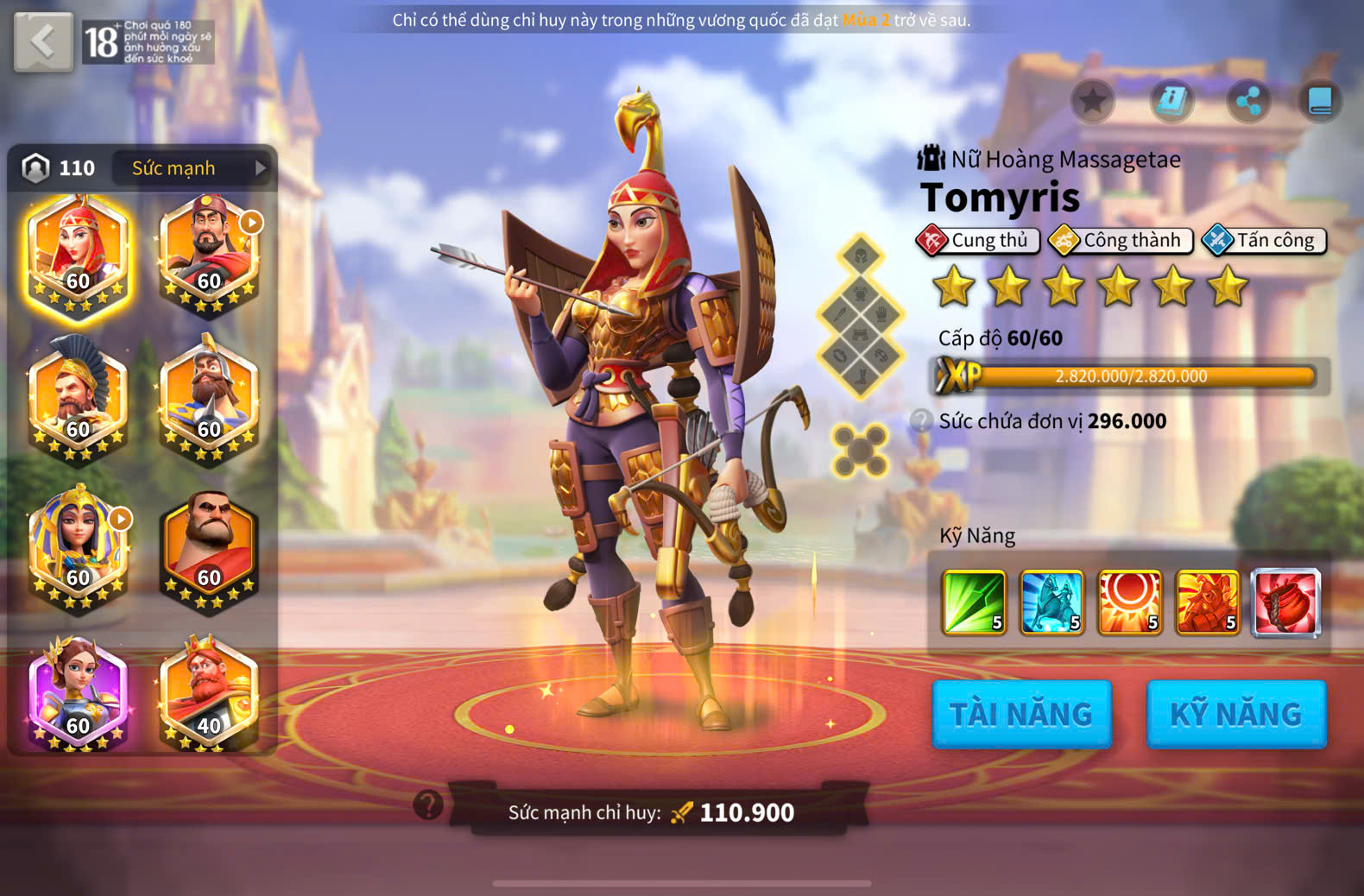Open the TÀI NĂNG talent screen
The width and height of the screenshot is (1364, 896).
[1021, 714]
